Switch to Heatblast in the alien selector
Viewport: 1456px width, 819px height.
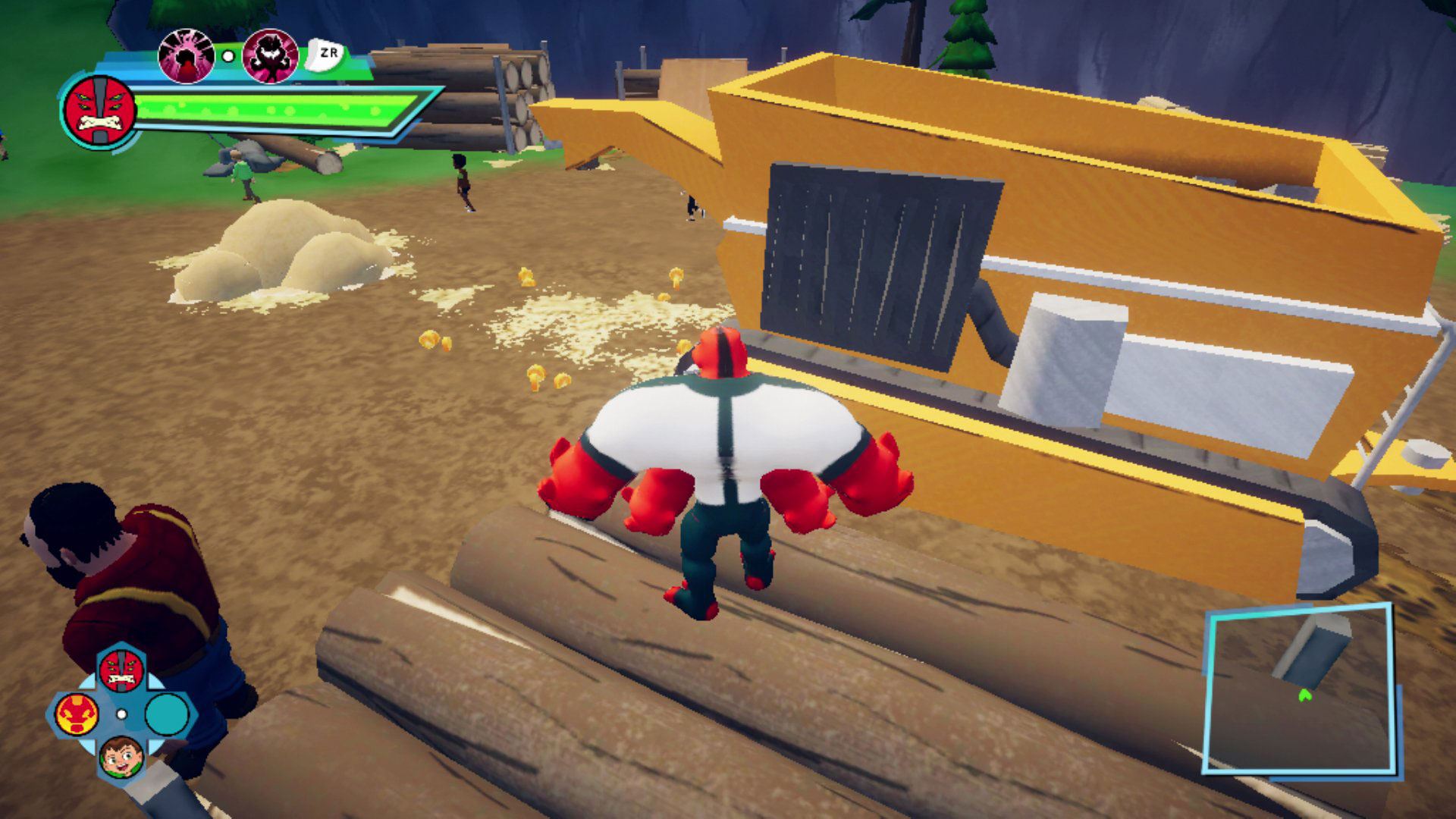(77, 714)
